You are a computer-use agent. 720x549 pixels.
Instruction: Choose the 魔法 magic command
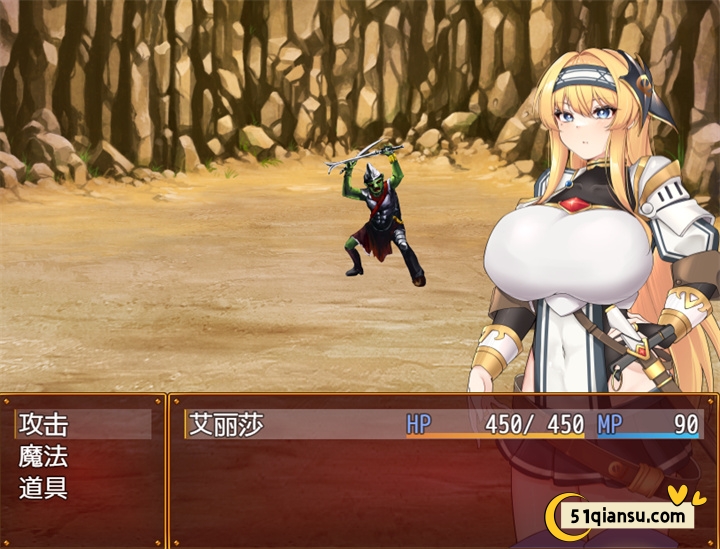[45, 457]
